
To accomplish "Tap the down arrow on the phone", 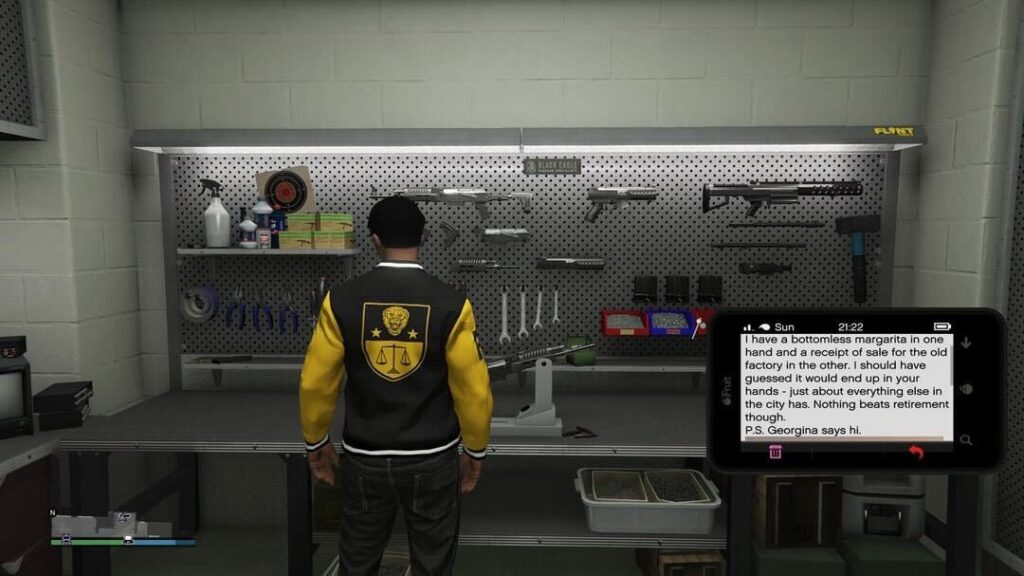I will (x=967, y=343).
